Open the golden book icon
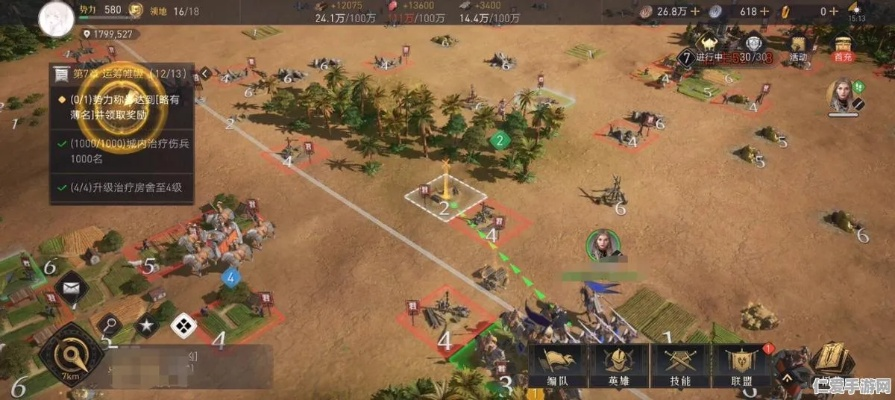This screenshot has height=400, width=895. (x=829, y=362)
